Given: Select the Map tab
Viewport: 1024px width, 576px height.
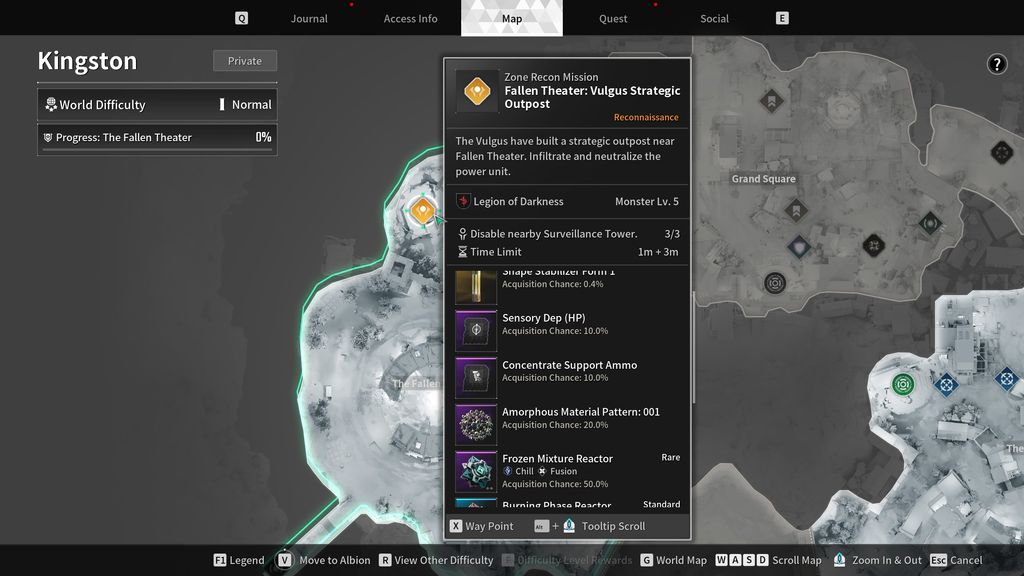Looking at the screenshot, I should (x=511, y=19).
